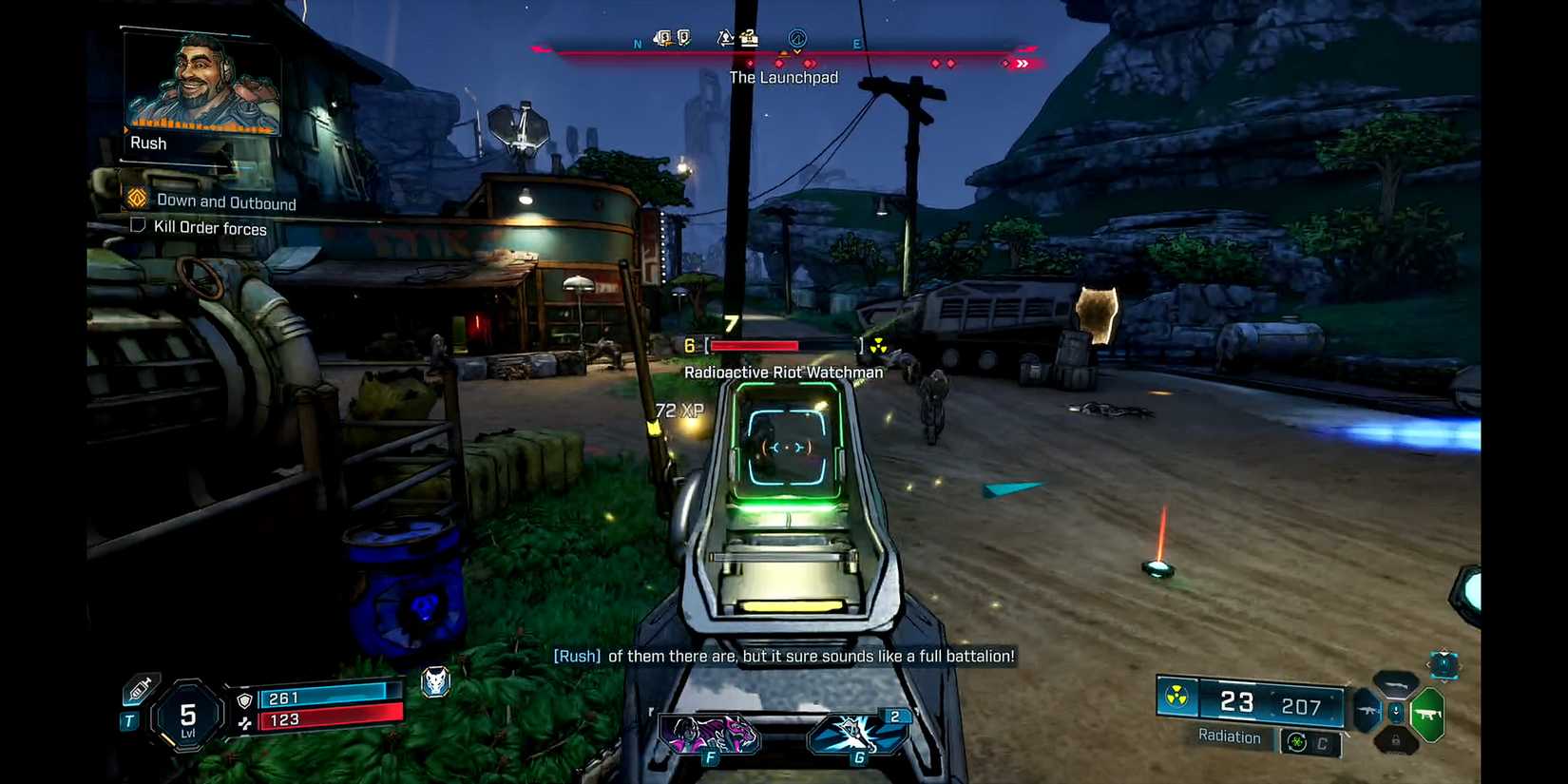The height and width of the screenshot is (784, 1568).
Task: Click The Launchpad location label
Action: tap(783, 77)
